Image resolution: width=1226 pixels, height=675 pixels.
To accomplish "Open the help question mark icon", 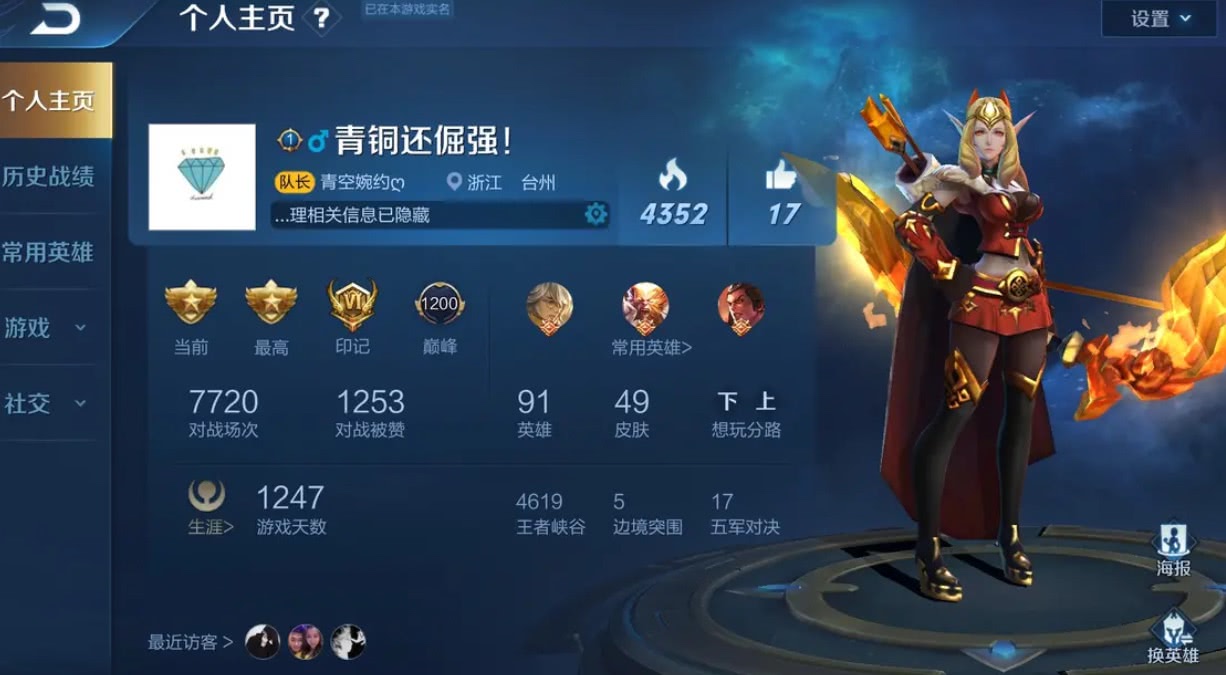I will click(321, 19).
